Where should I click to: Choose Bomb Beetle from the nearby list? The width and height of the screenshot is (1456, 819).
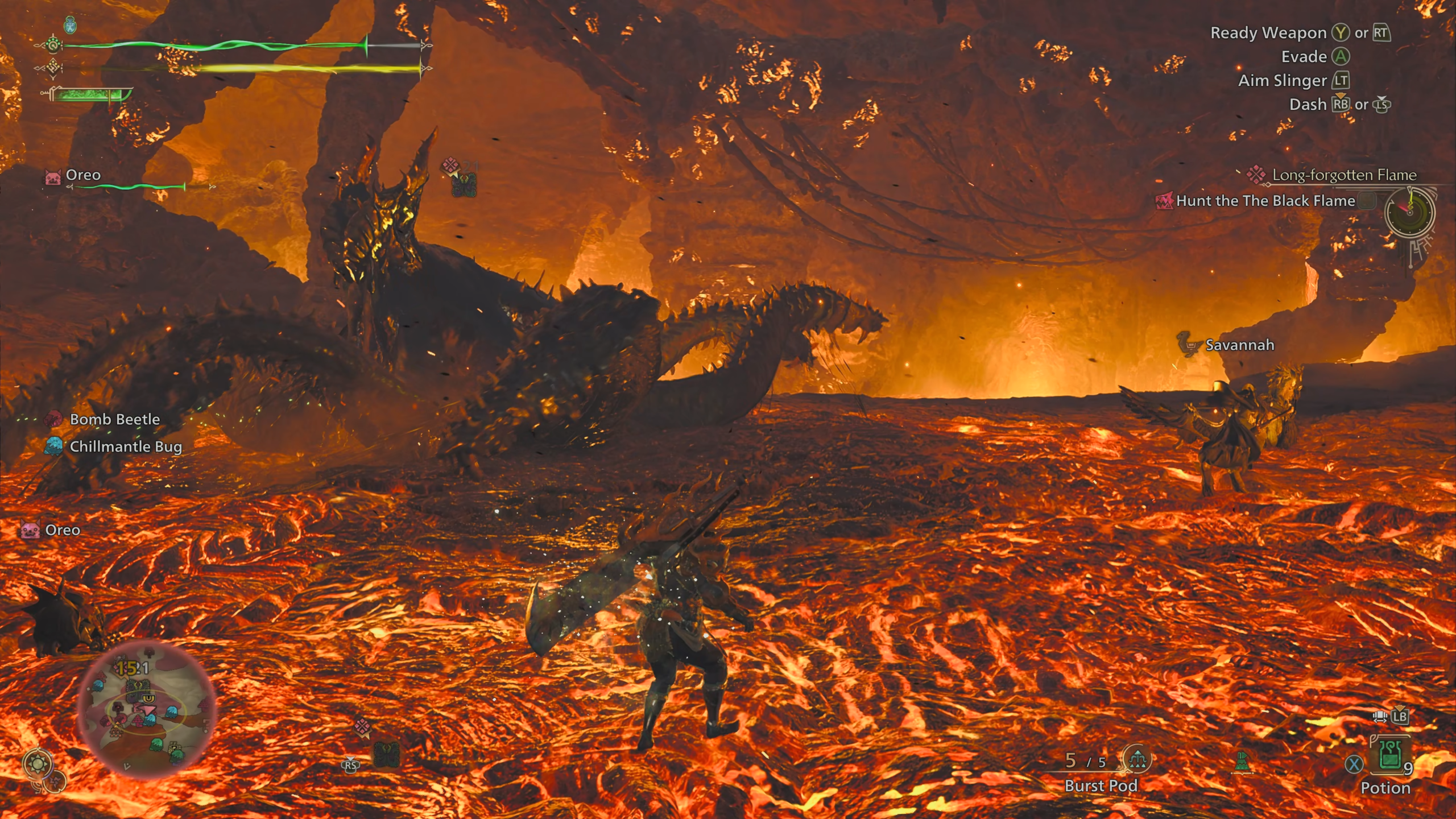pyautogui.click(x=114, y=419)
